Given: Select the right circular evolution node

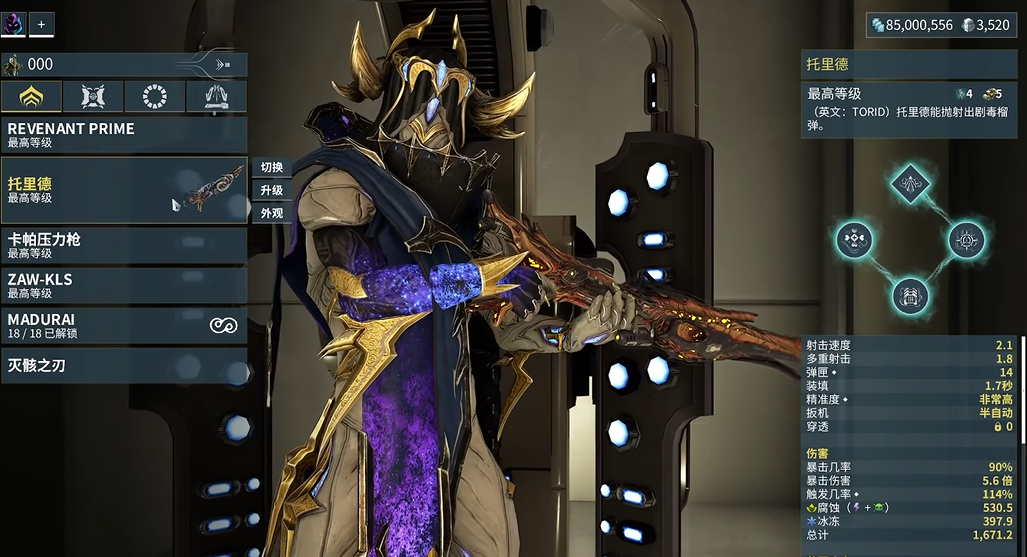Looking at the screenshot, I should click(966, 240).
